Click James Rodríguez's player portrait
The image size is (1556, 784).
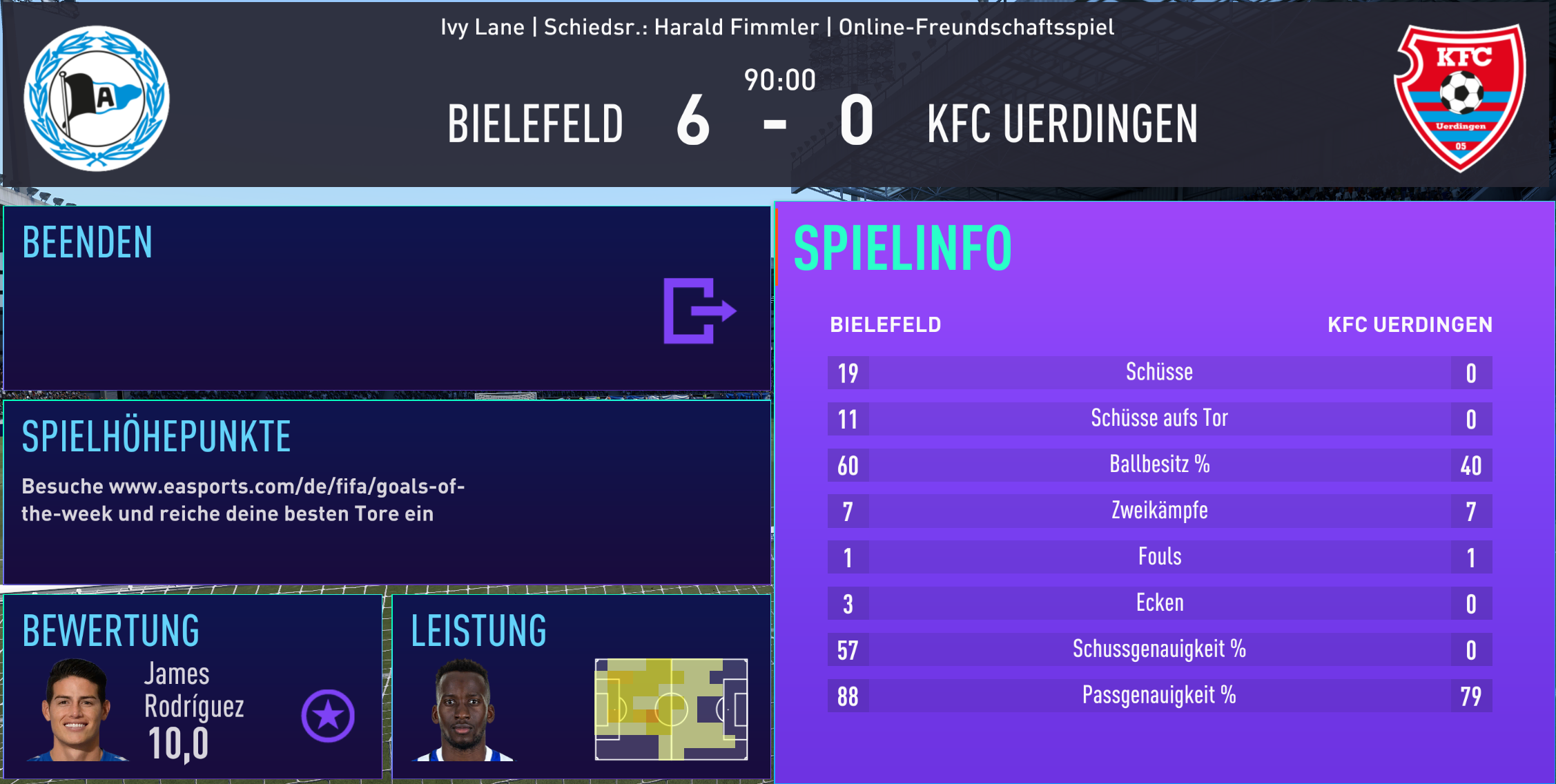coord(77,711)
